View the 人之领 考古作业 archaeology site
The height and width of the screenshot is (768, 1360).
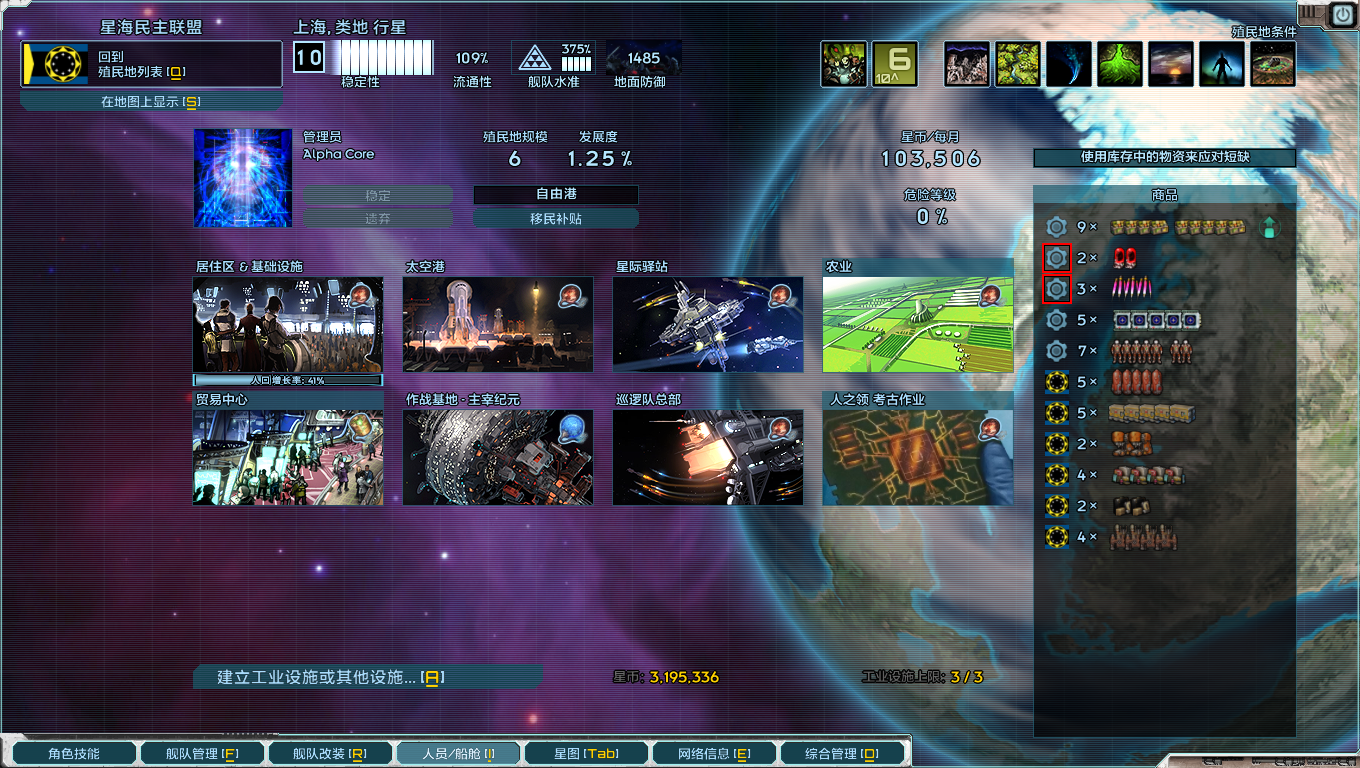point(917,458)
